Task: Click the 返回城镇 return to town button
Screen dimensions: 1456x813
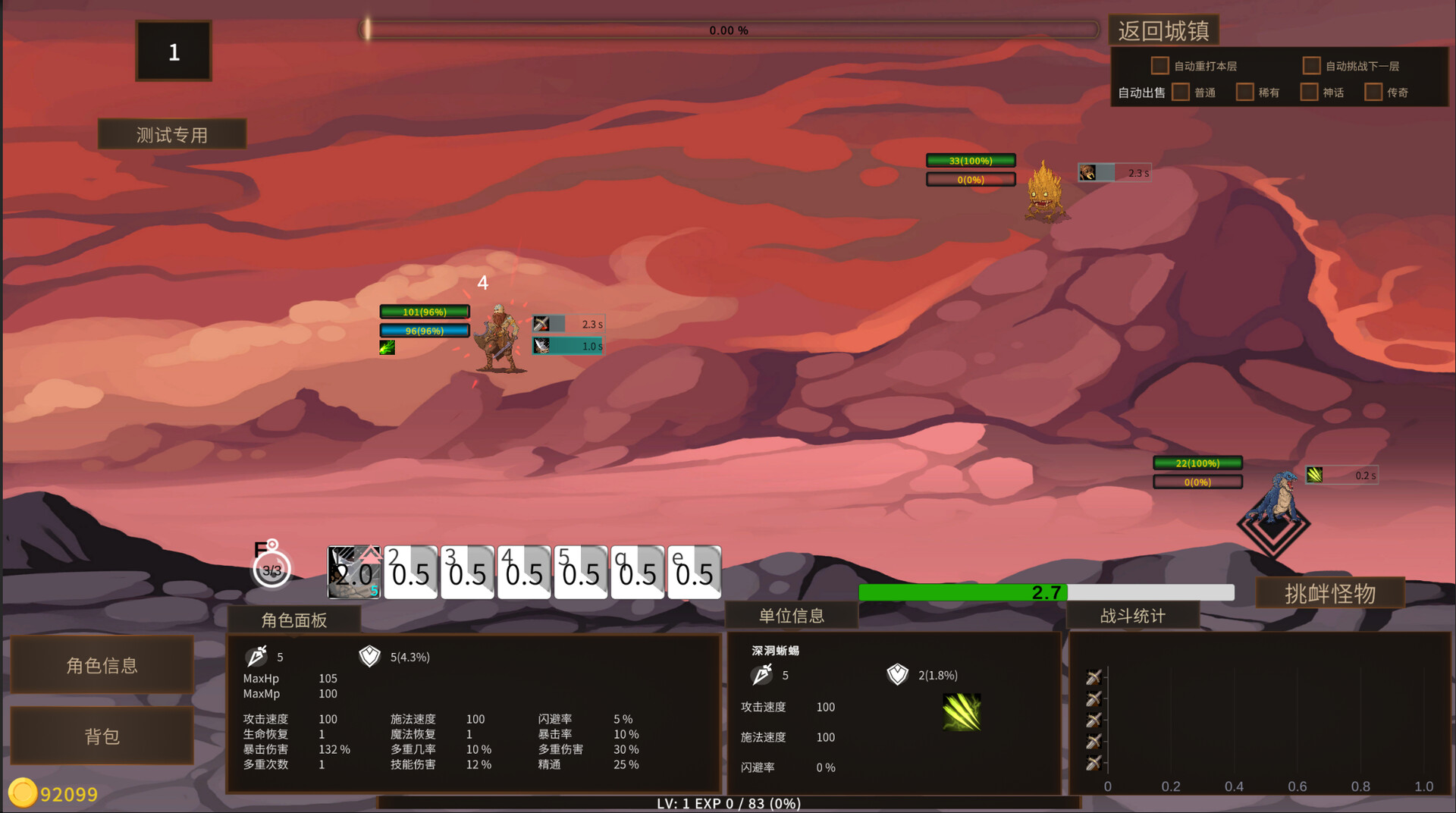Action: [x=1163, y=31]
